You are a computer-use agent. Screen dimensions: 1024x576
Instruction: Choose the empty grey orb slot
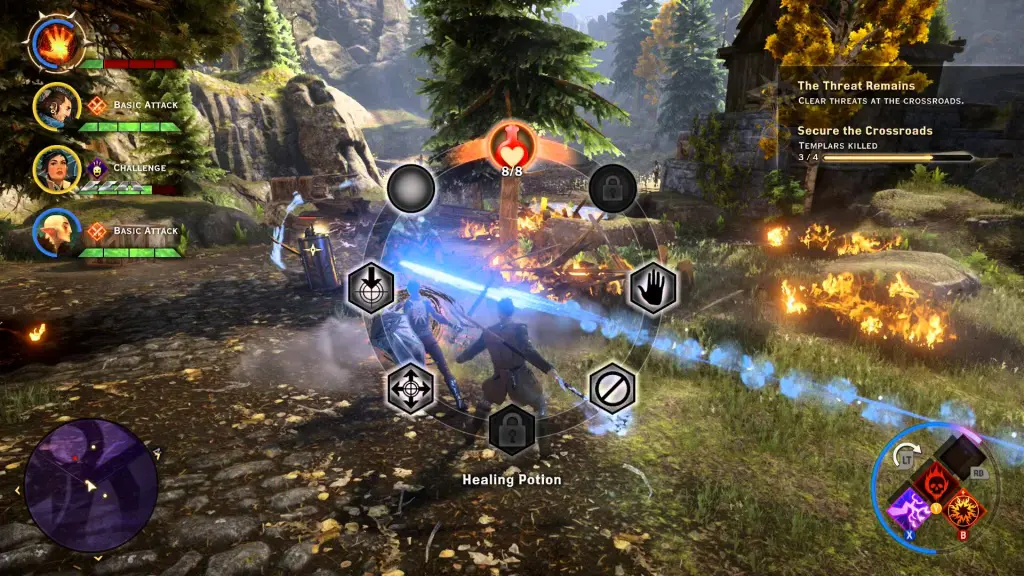(x=409, y=188)
